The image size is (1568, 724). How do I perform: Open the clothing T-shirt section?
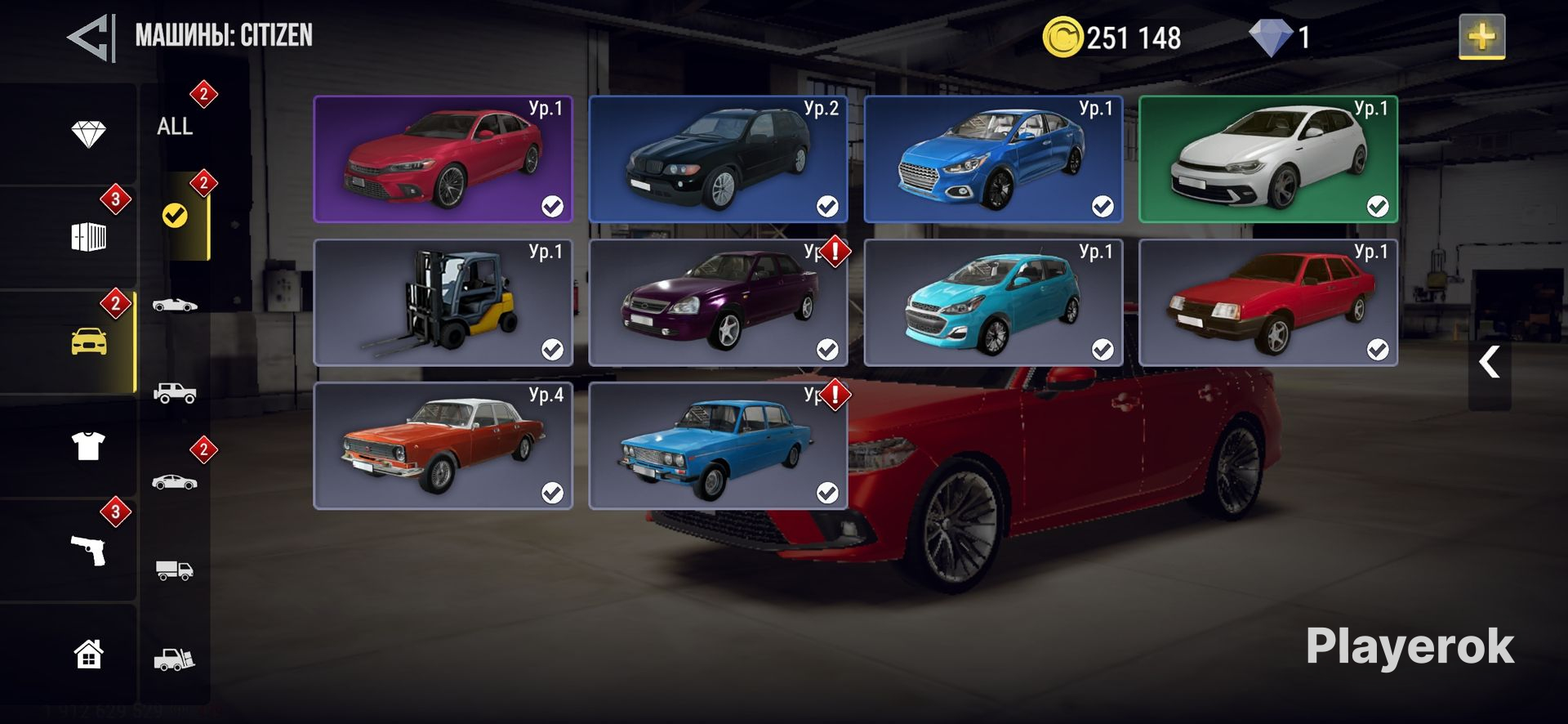(x=88, y=446)
